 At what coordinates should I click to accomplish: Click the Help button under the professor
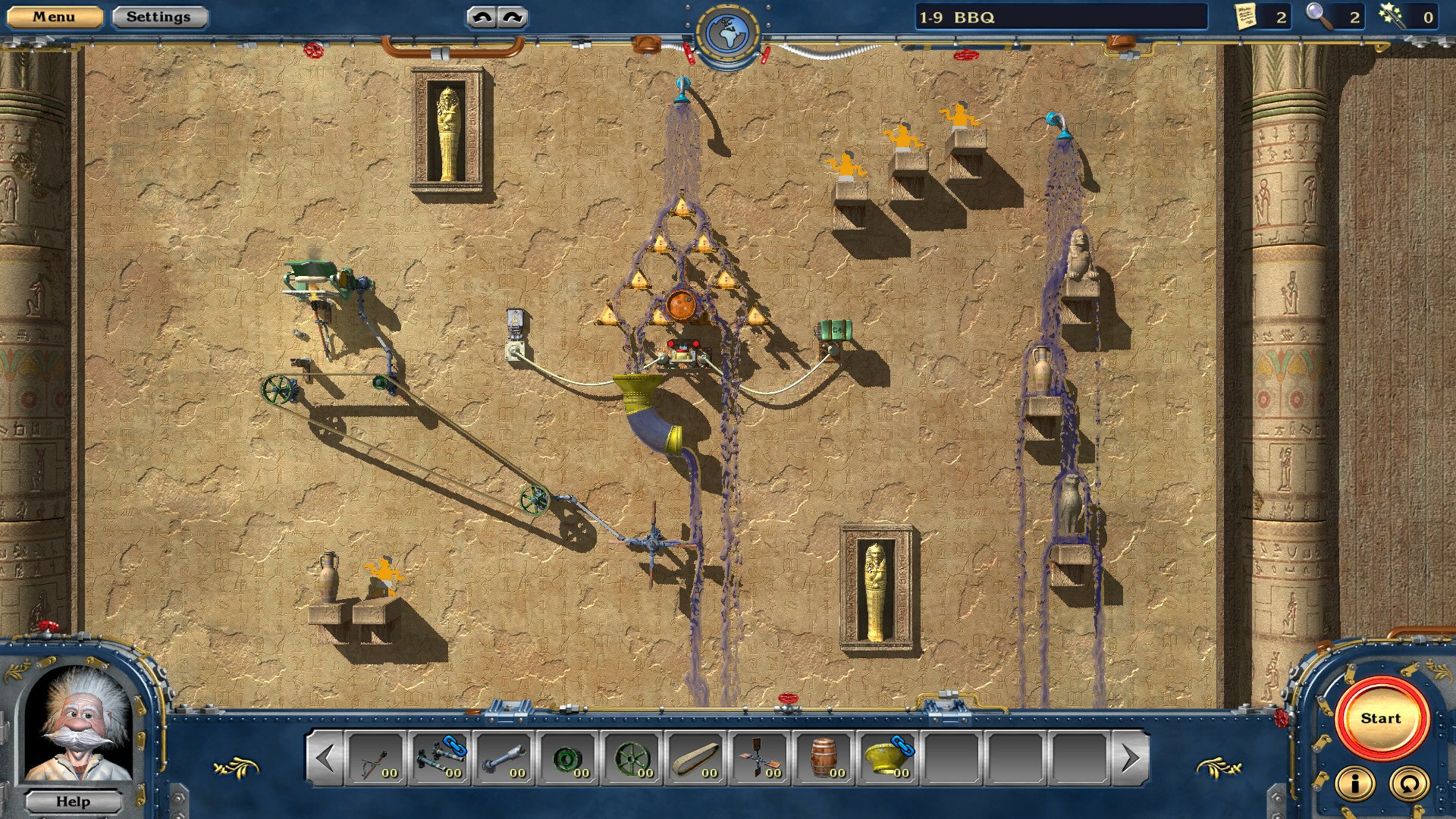click(73, 802)
